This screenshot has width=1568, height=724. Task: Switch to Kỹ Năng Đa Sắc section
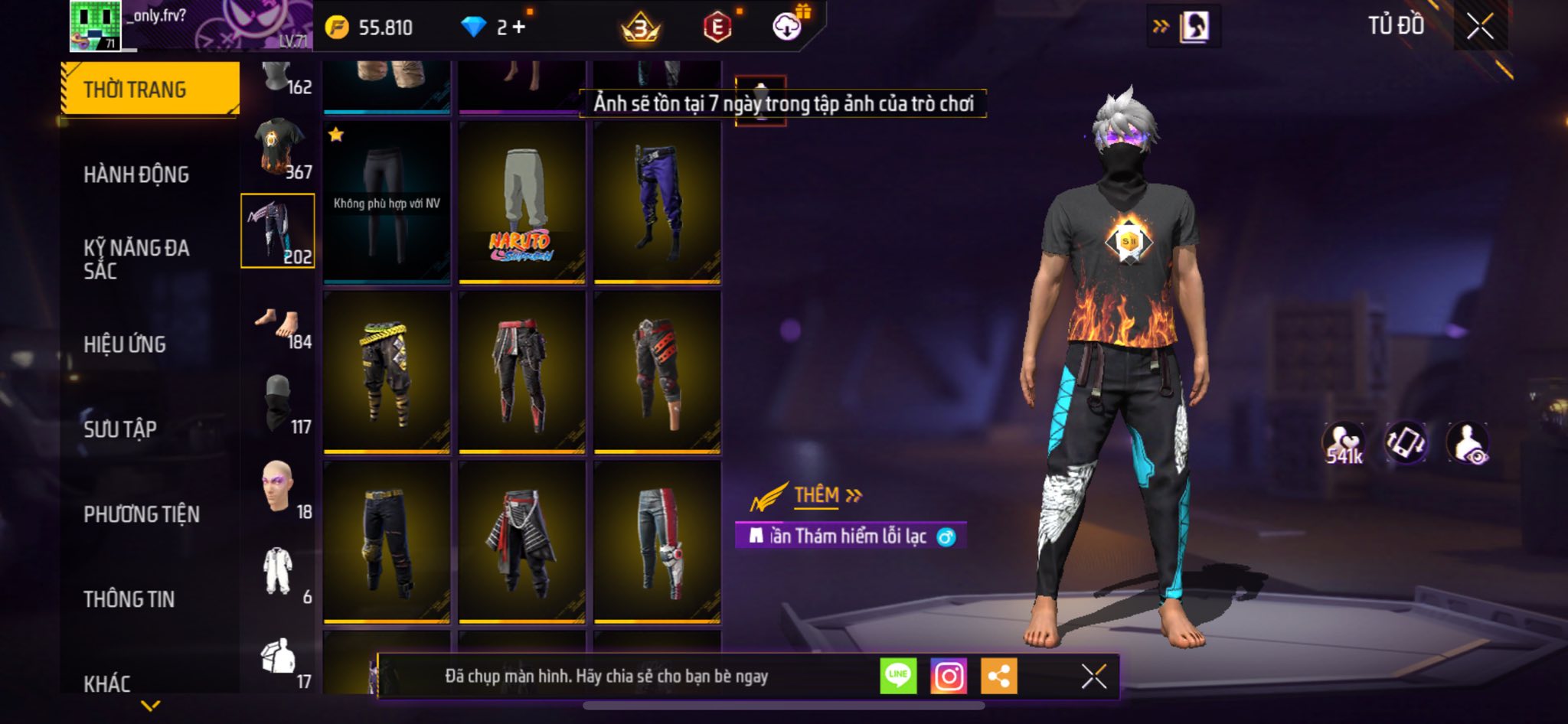(x=136, y=259)
